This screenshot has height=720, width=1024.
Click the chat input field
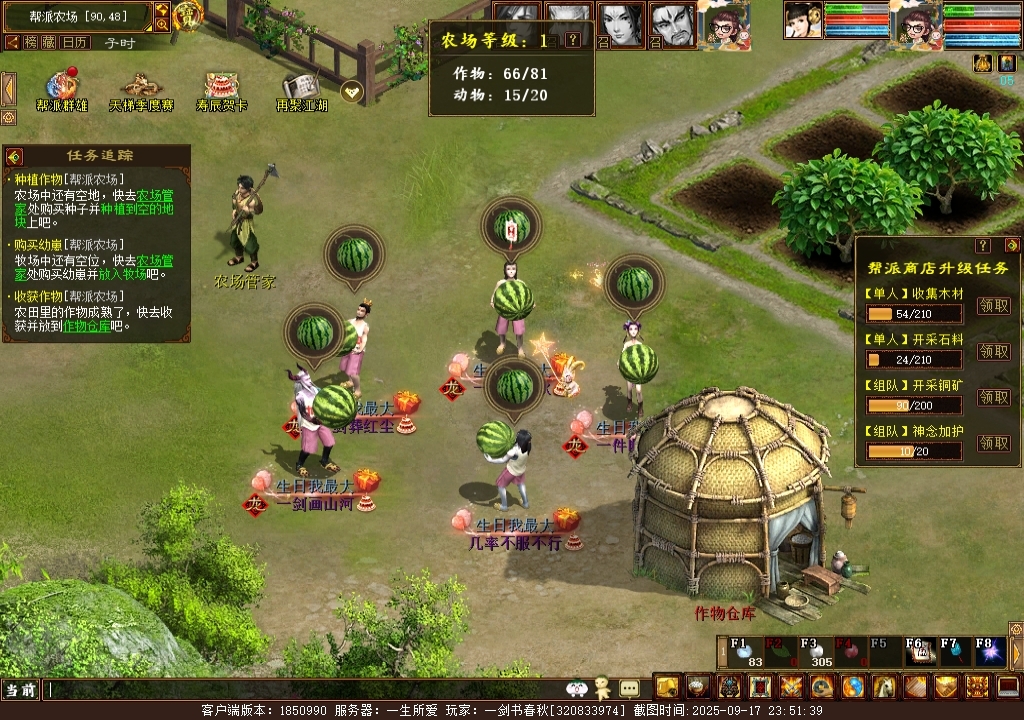(300, 690)
